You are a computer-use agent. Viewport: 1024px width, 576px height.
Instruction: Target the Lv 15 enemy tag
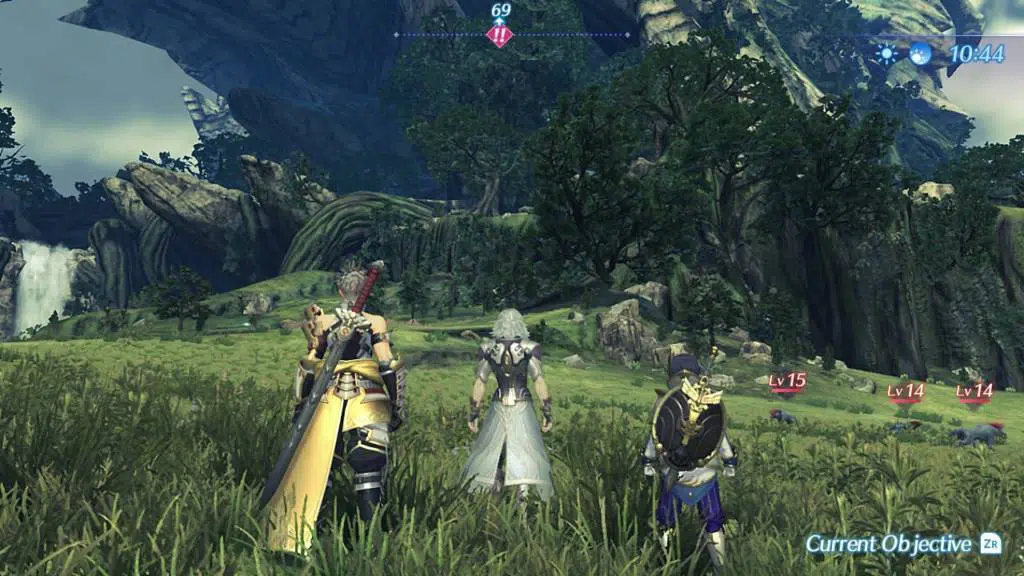click(788, 381)
